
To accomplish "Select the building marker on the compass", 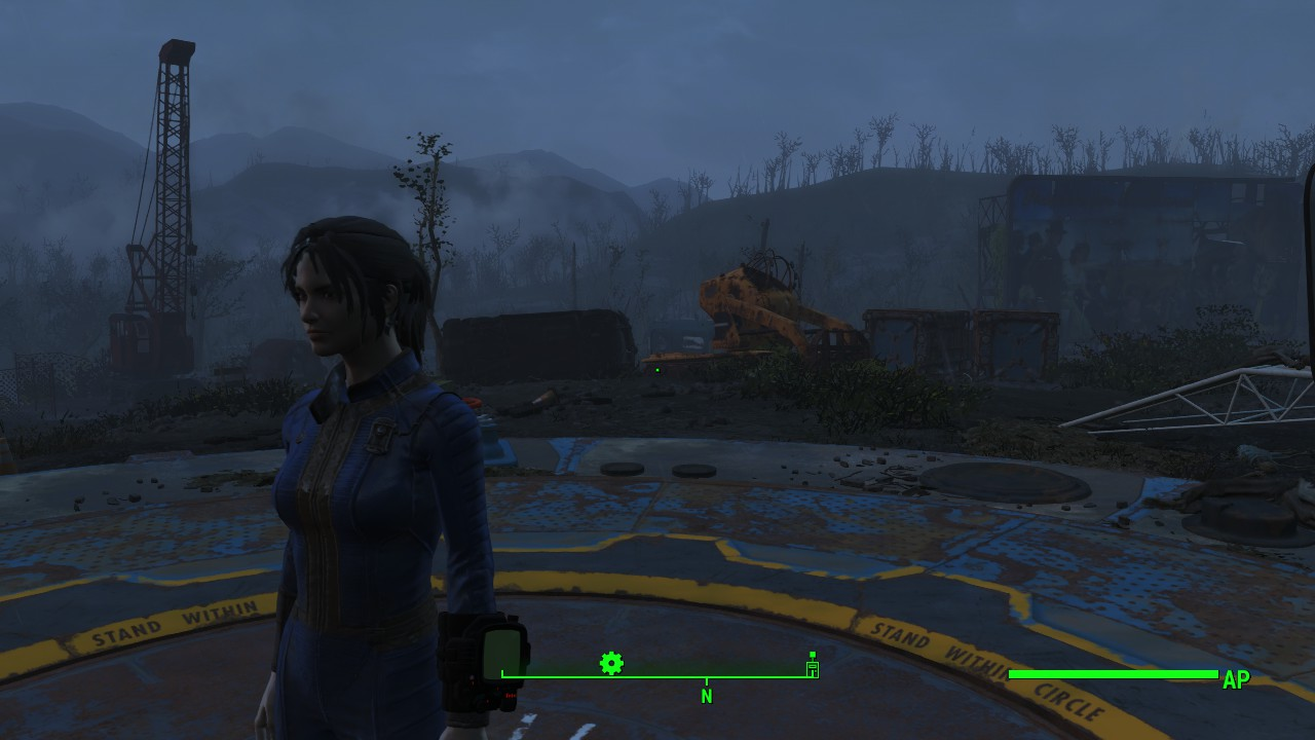I will pyautogui.click(x=812, y=665).
